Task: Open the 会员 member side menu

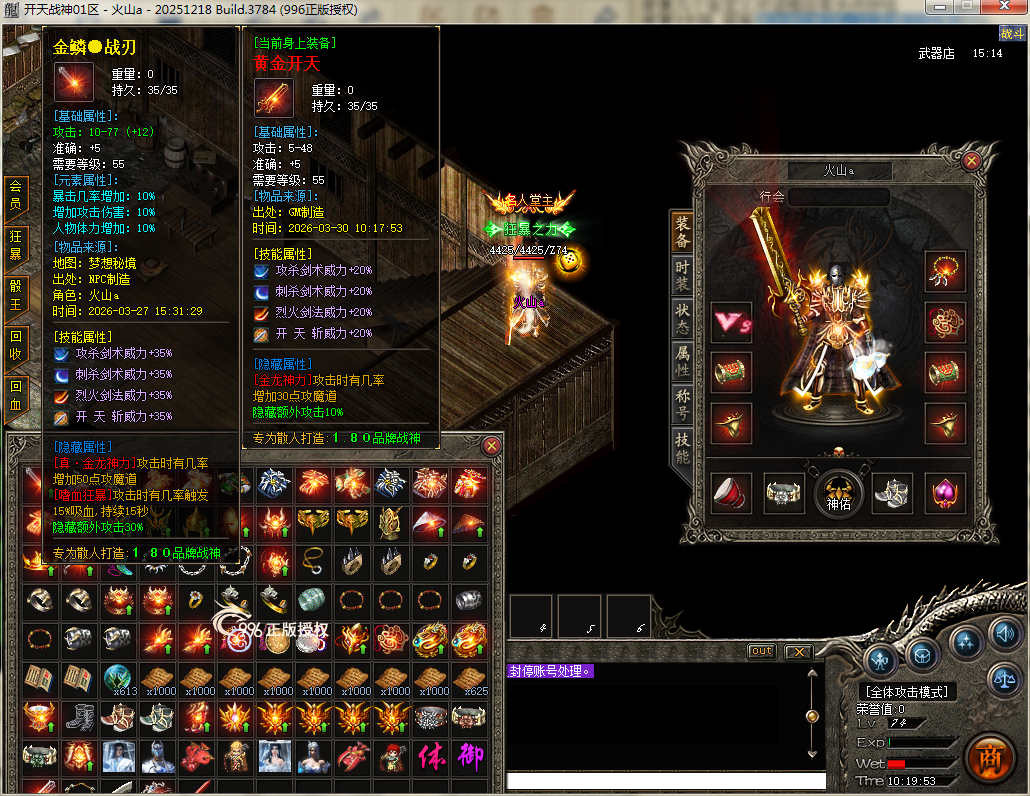Action: [15, 194]
